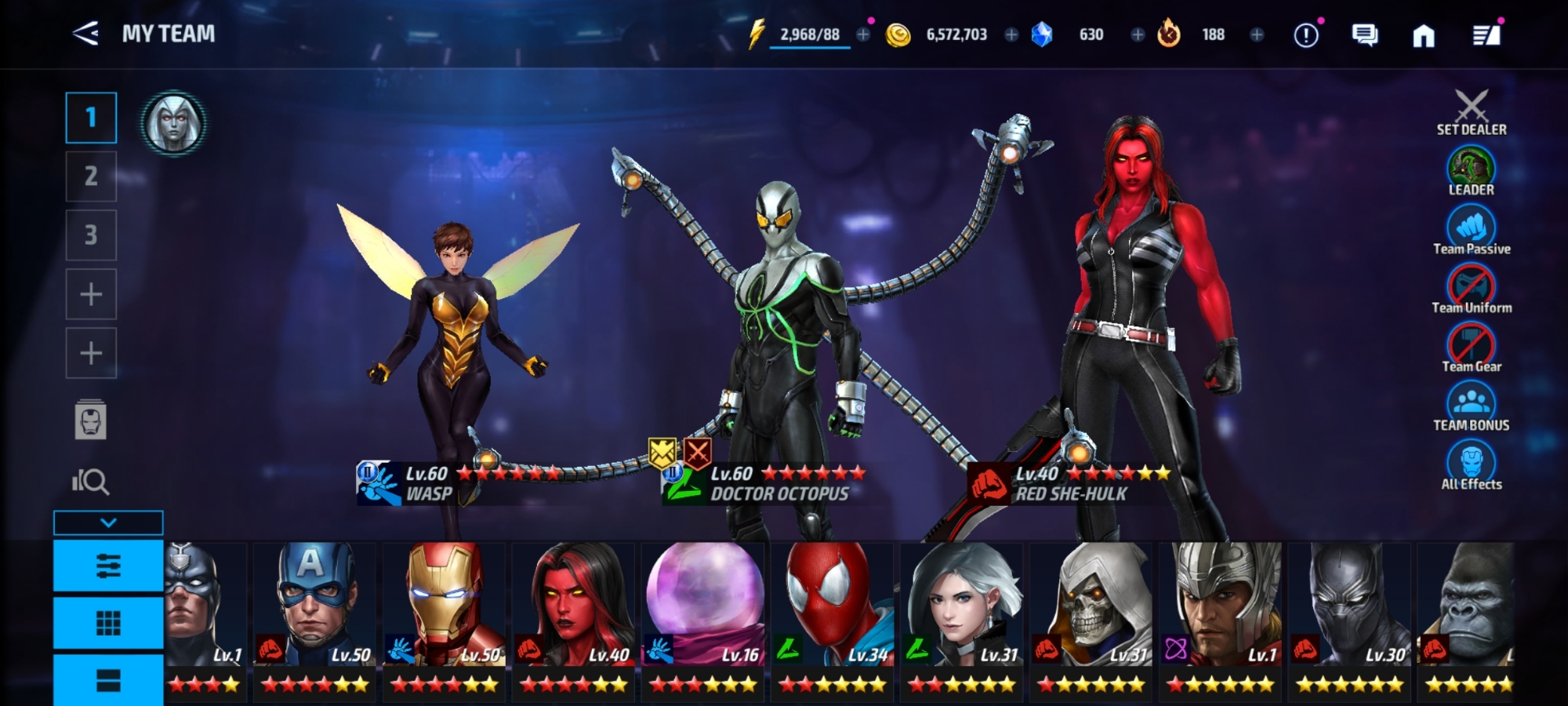Return to the home lobby
This screenshot has height=706, width=1568.
point(1423,35)
